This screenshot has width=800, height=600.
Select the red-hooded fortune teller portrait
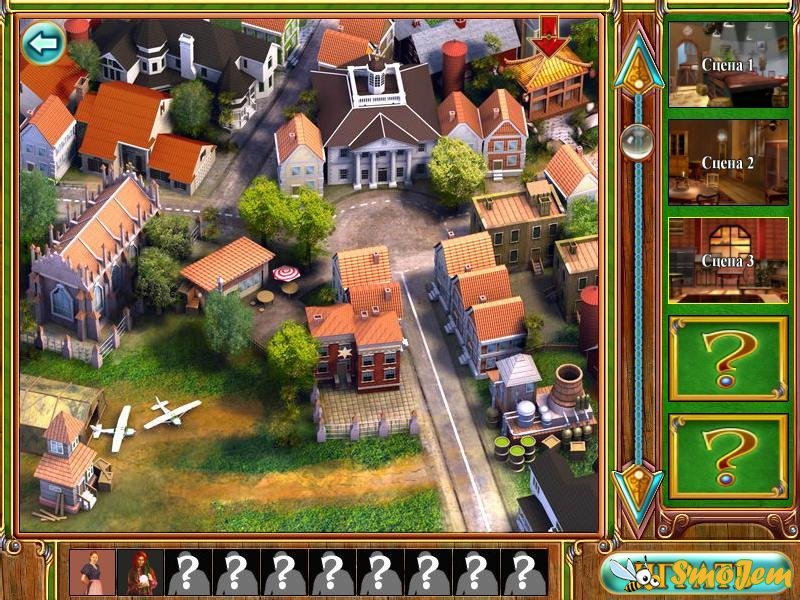coord(139,572)
